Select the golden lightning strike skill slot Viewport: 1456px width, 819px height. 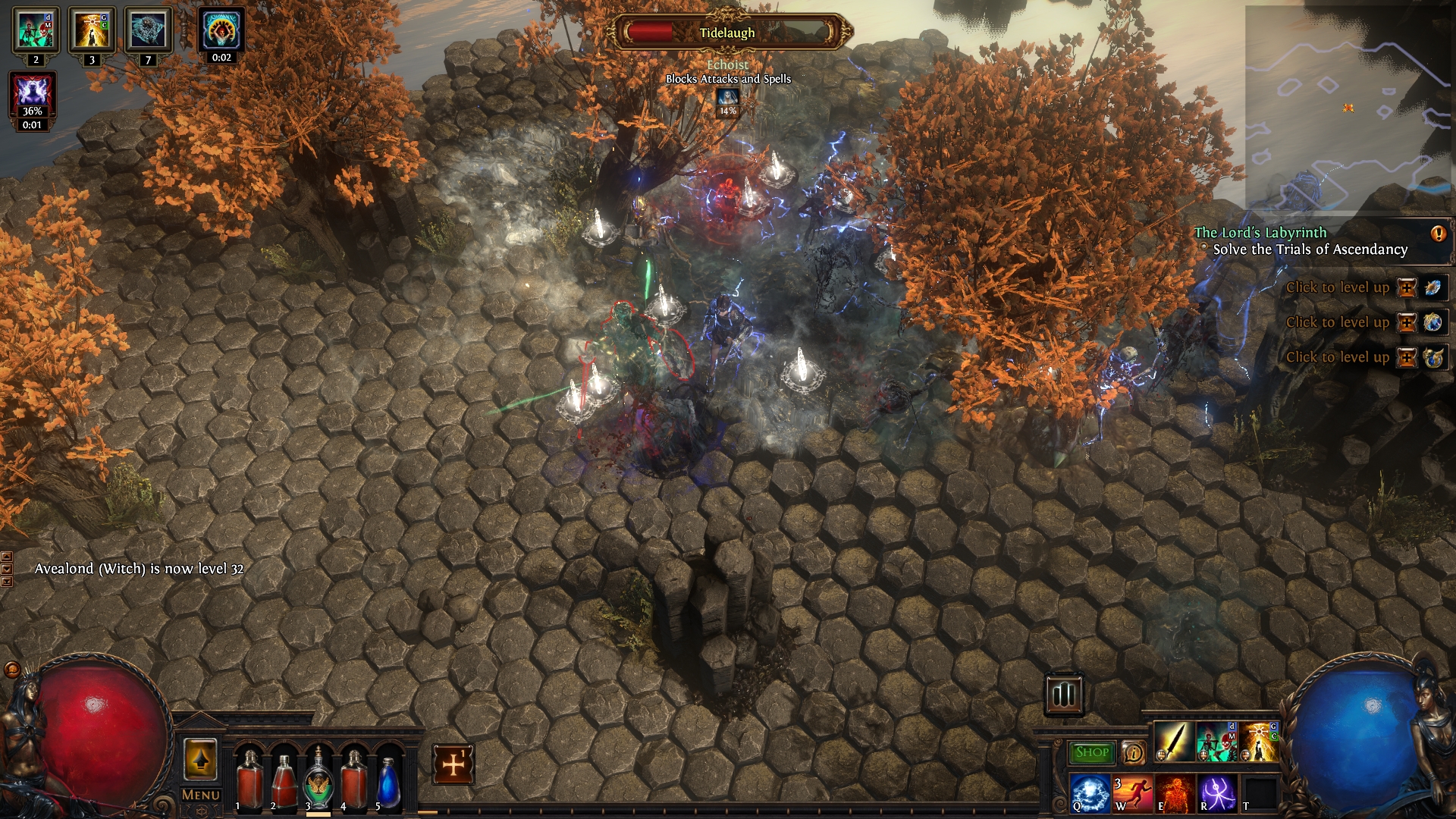click(1258, 742)
